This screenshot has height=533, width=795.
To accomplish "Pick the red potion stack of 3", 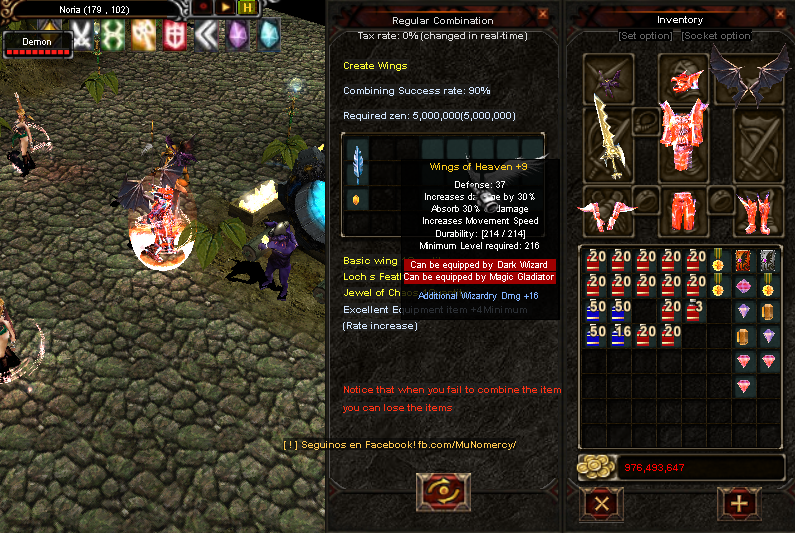I will [694, 311].
